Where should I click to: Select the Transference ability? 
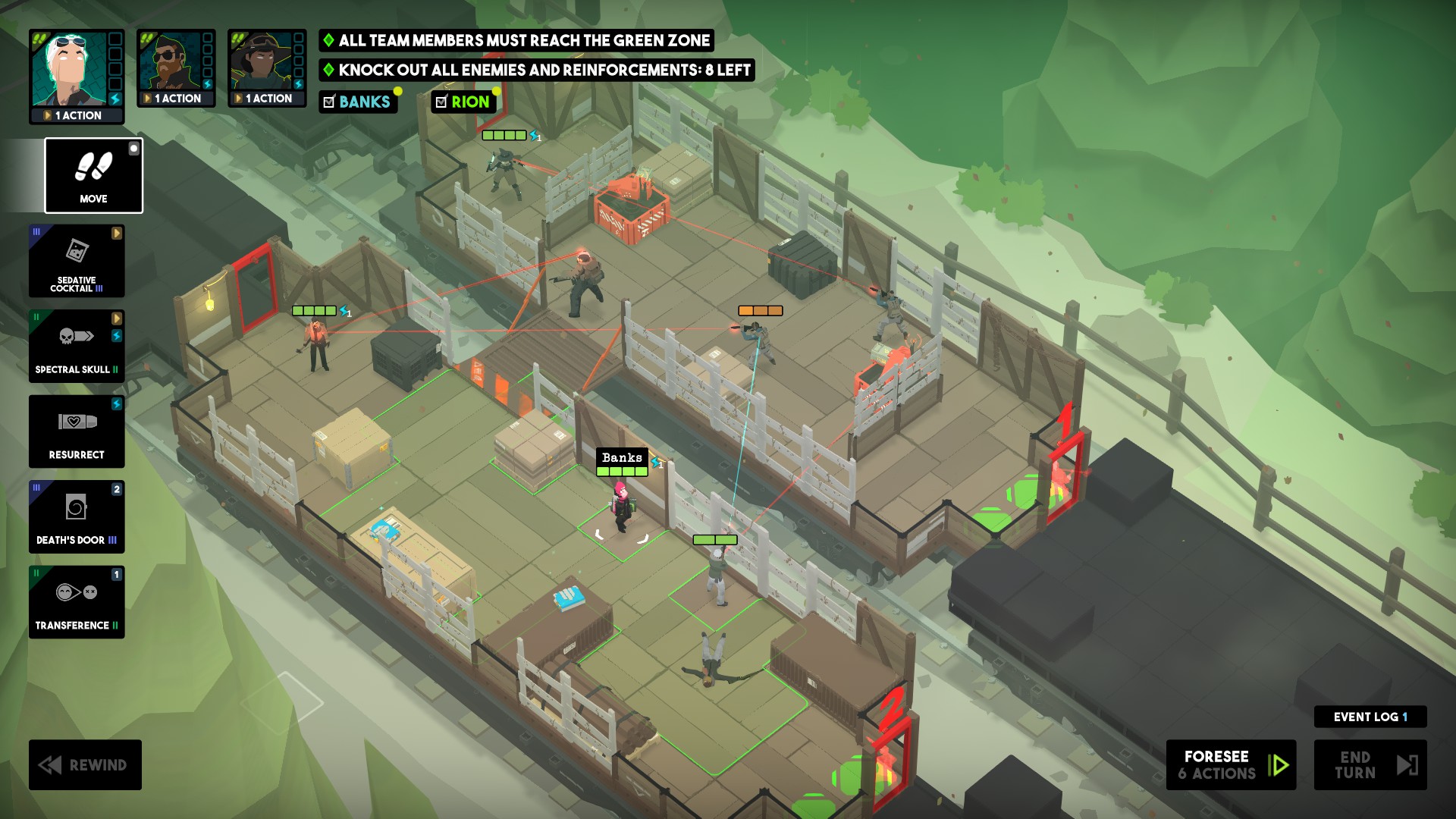[x=76, y=603]
